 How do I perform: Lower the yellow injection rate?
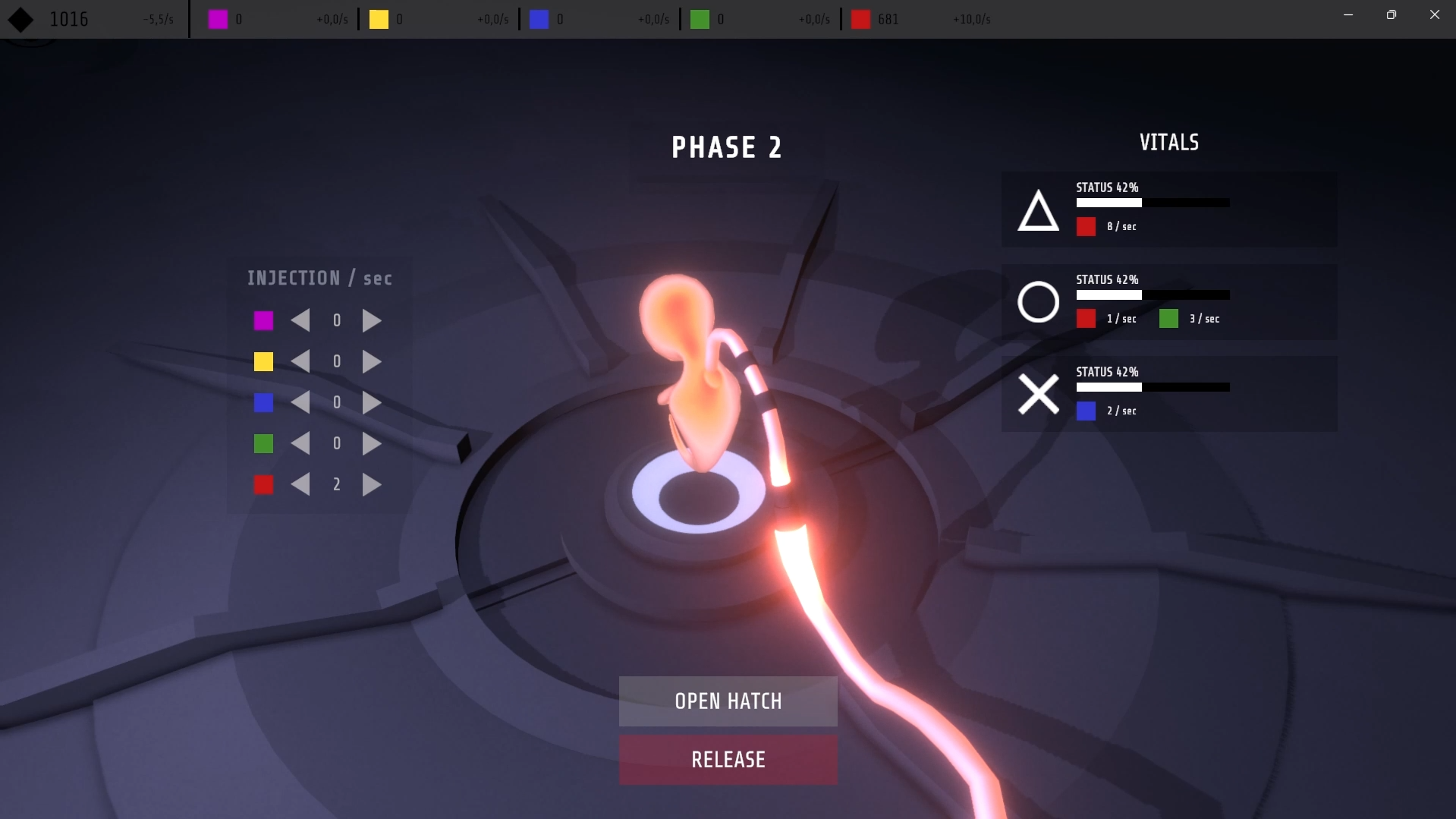click(x=300, y=362)
